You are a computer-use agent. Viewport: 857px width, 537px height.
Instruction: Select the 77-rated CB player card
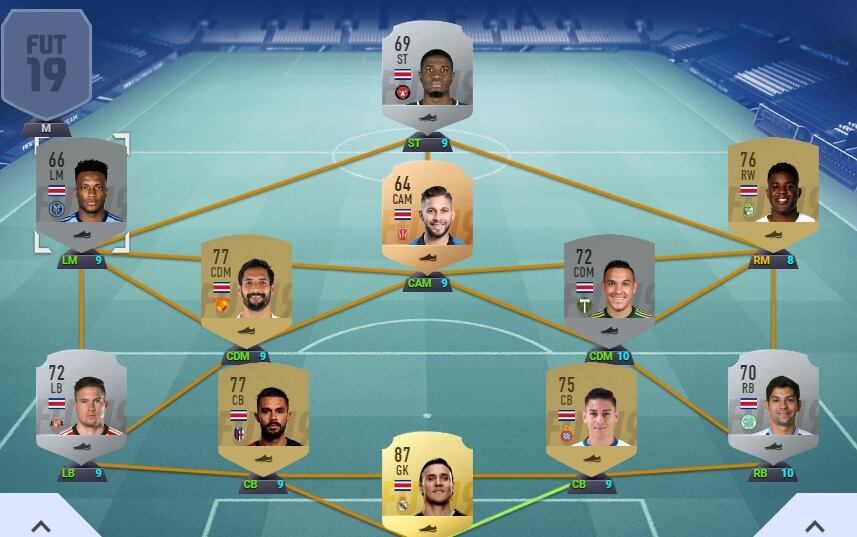[x=263, y=417]
